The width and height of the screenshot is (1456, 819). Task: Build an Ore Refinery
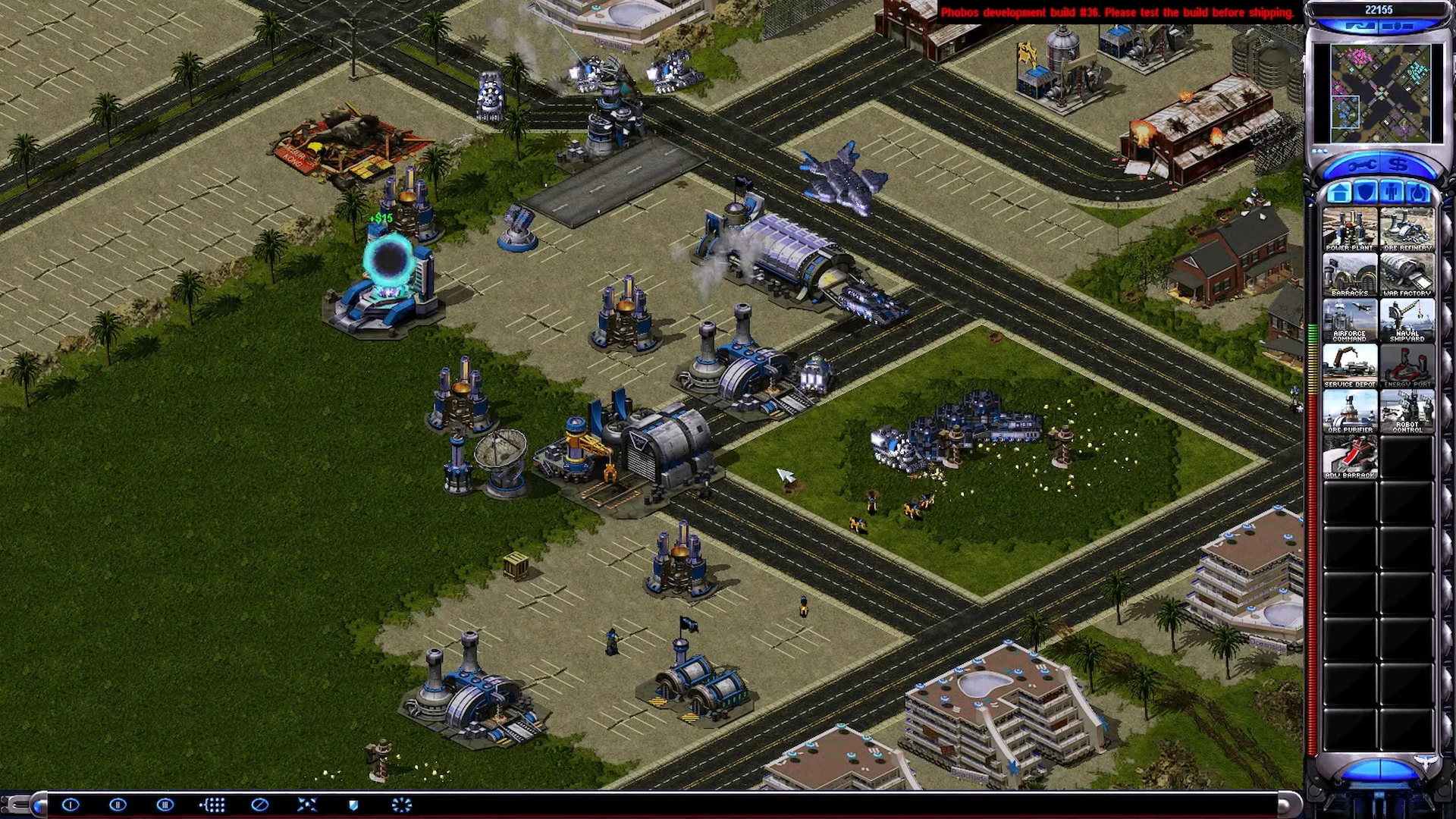tap(1407, 228)
